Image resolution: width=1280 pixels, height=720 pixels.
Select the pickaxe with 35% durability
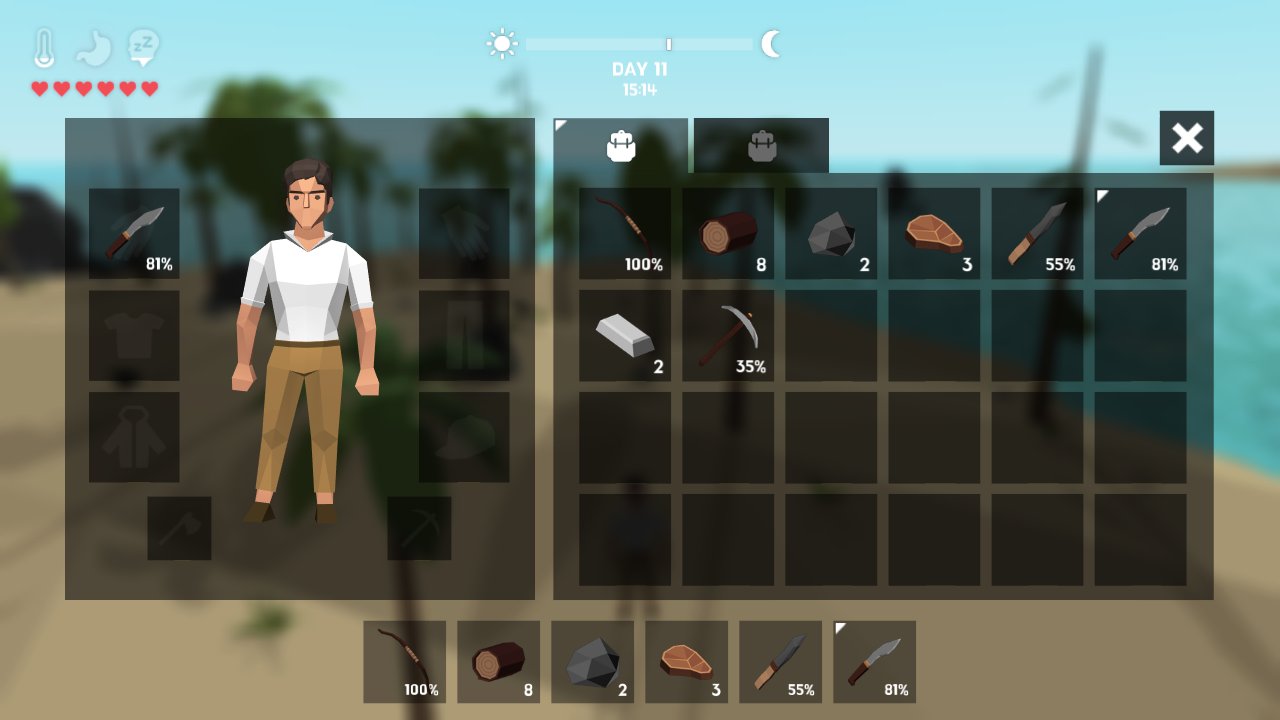728,336
